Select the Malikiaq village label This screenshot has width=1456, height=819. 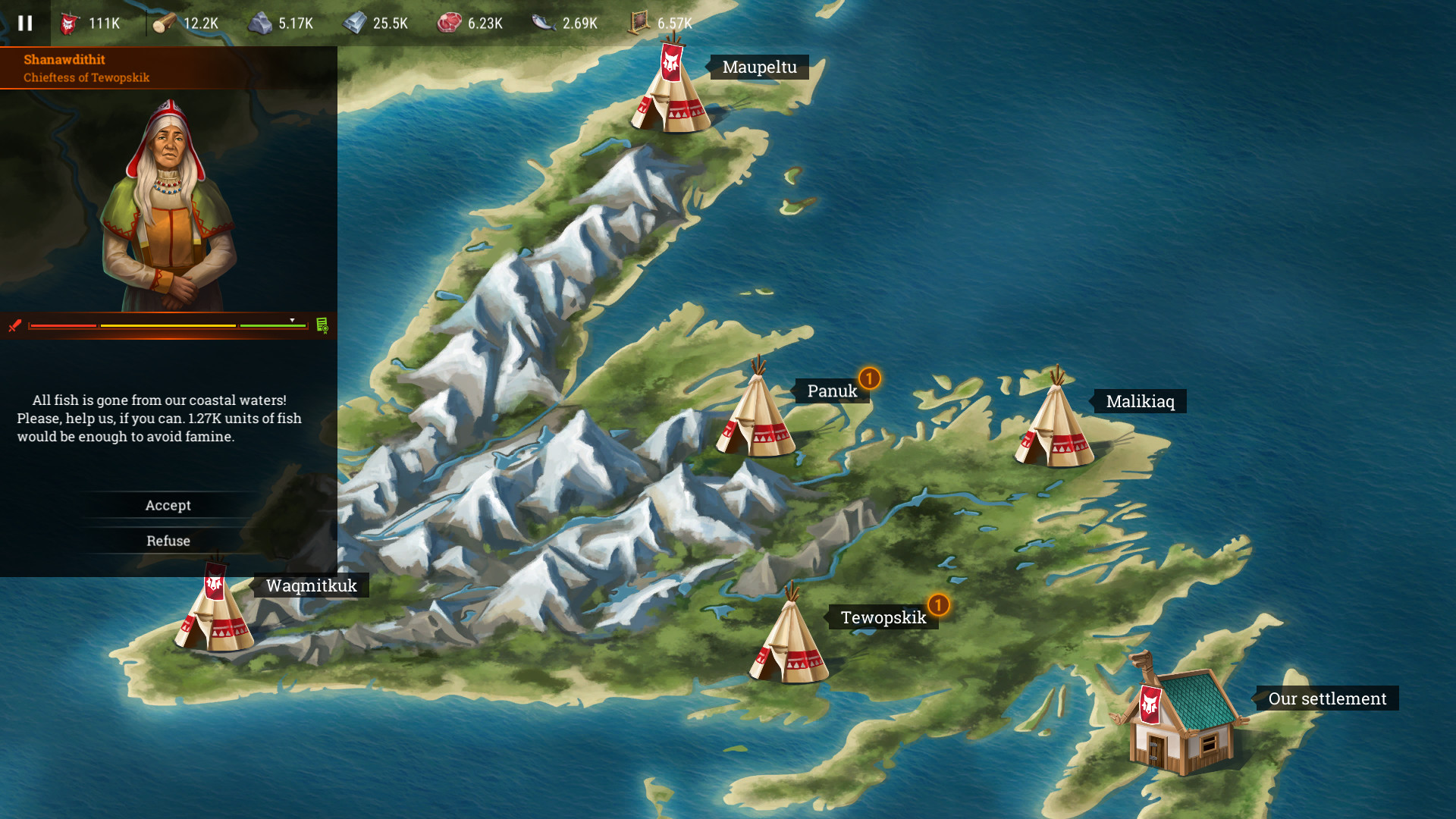[1141, 402]
